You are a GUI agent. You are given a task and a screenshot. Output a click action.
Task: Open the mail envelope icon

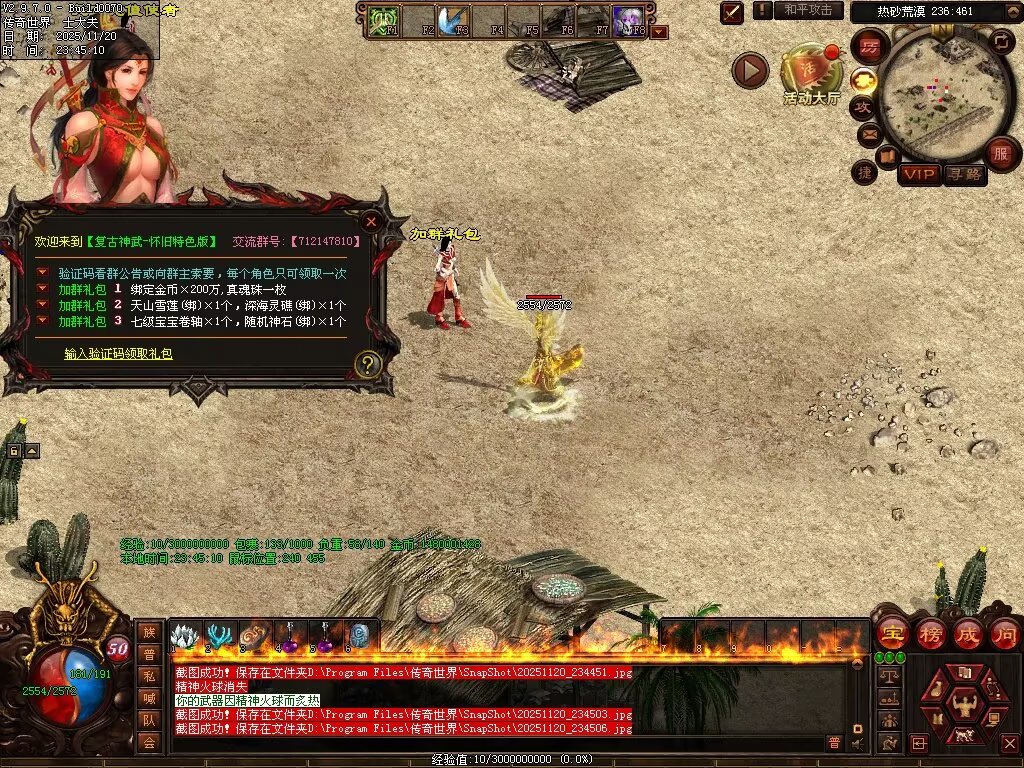click(867, 133)
